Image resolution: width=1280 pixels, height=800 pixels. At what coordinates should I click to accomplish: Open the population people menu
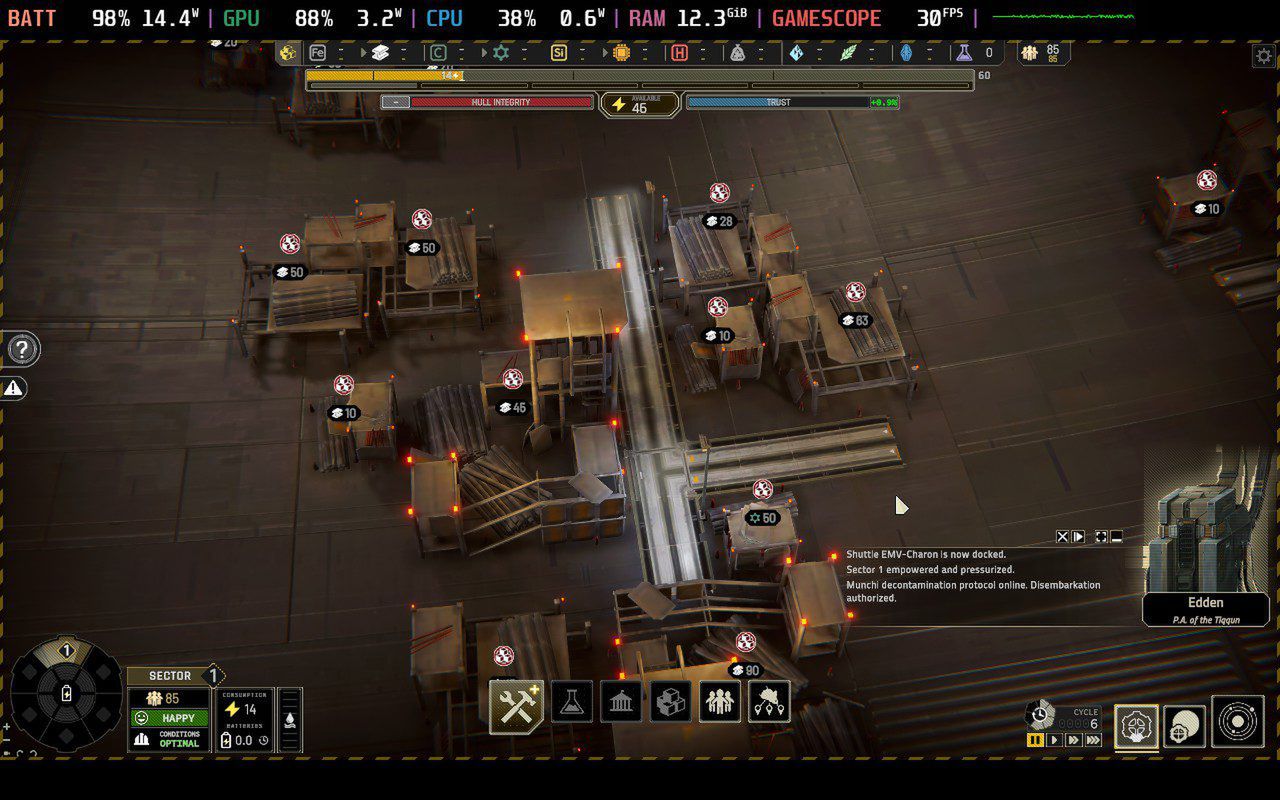pos(719,703)
